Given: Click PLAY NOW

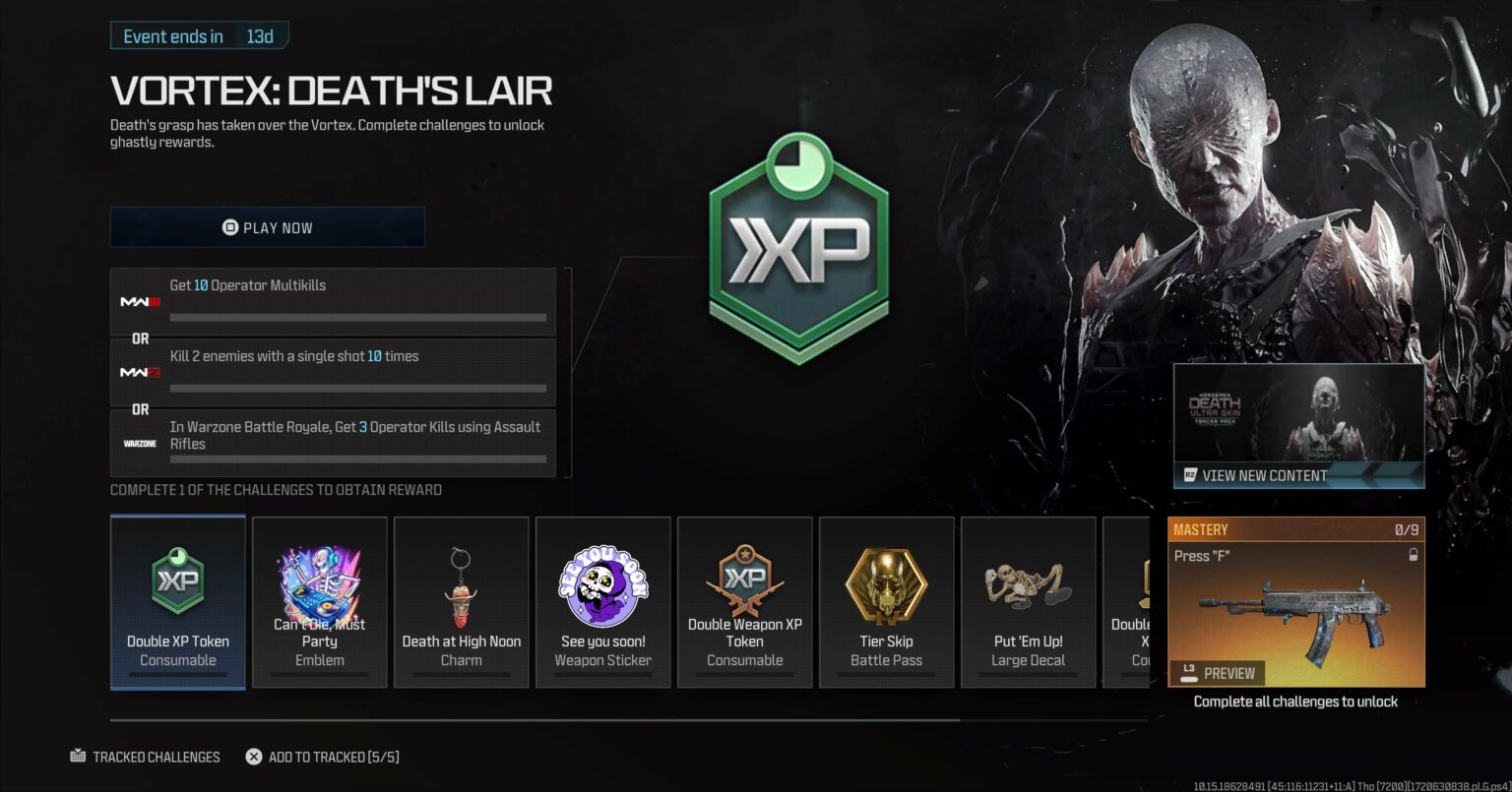Looking at the screenshot, I should pos(267,227).
